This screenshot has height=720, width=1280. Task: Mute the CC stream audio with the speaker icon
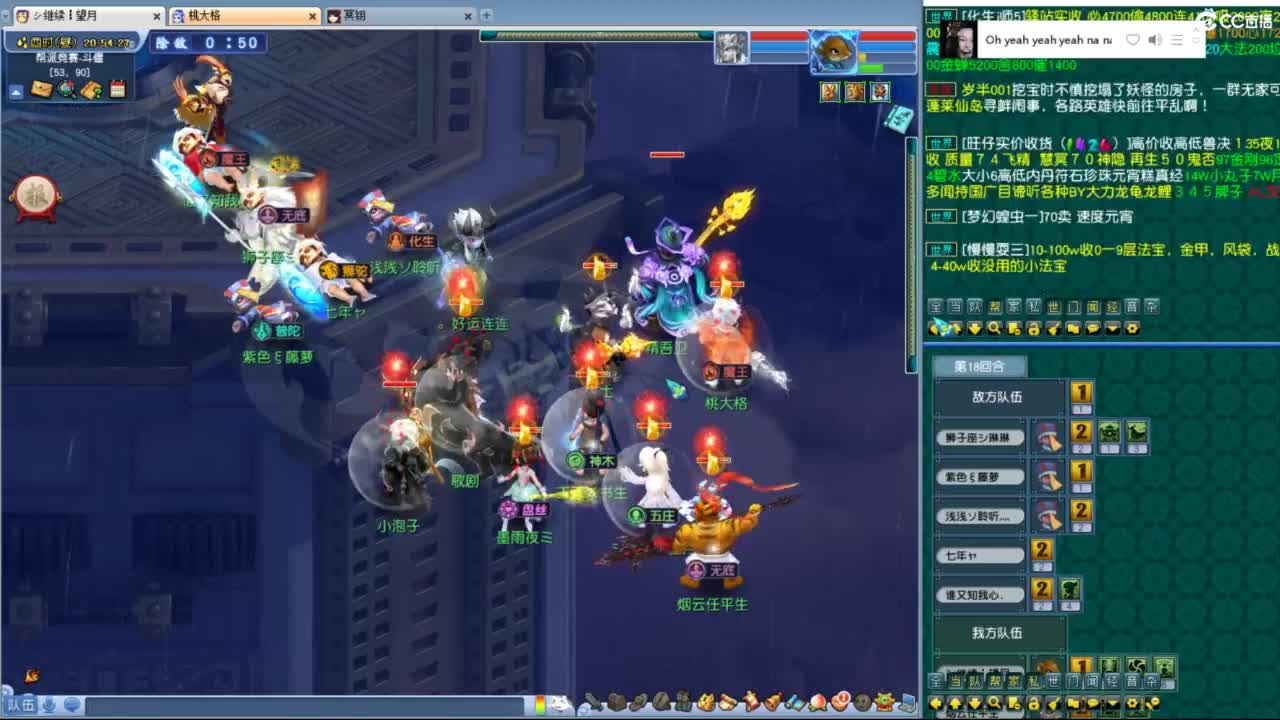1155,38
